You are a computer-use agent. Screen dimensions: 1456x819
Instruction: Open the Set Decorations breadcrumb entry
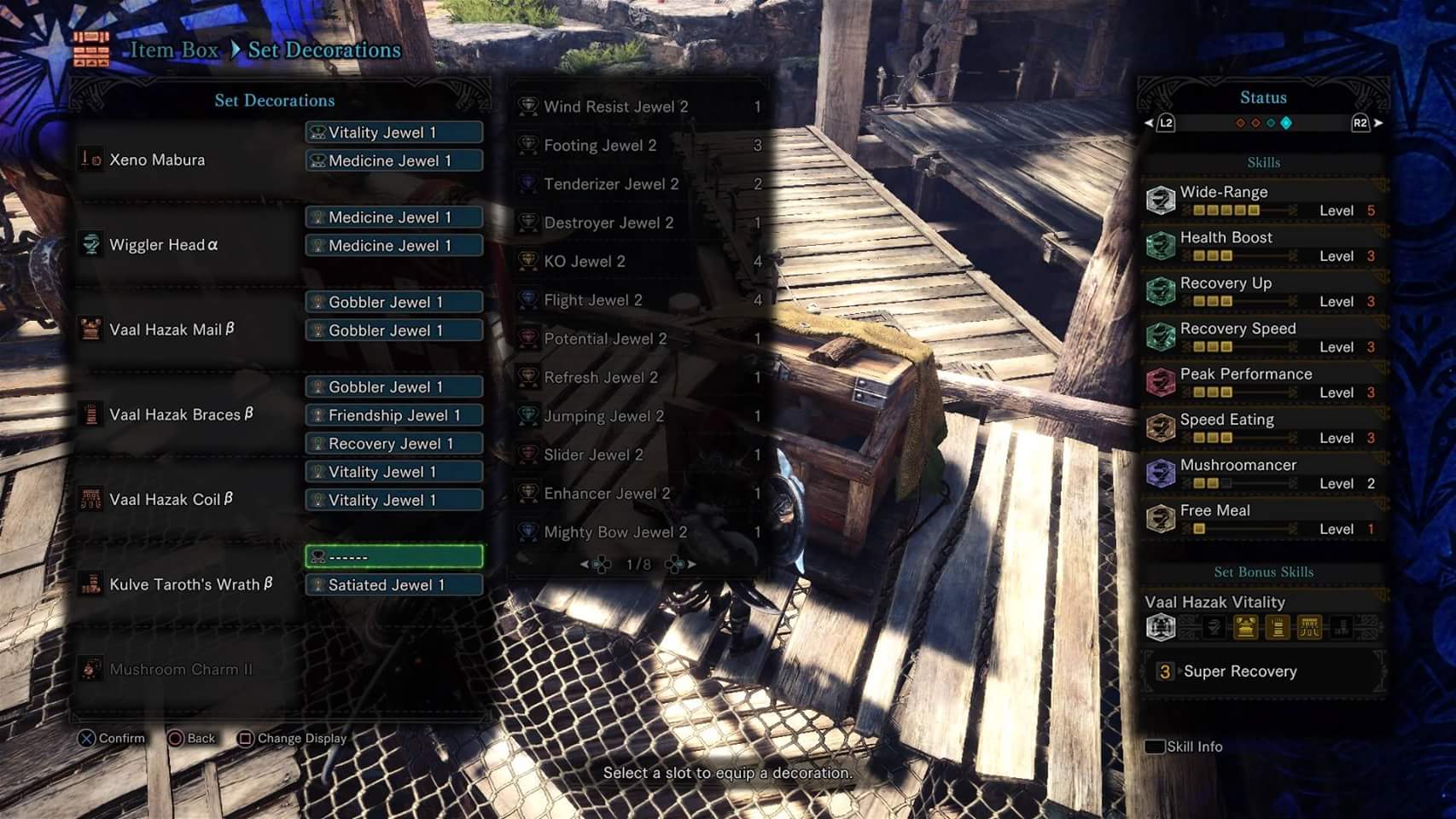(323, 49)
